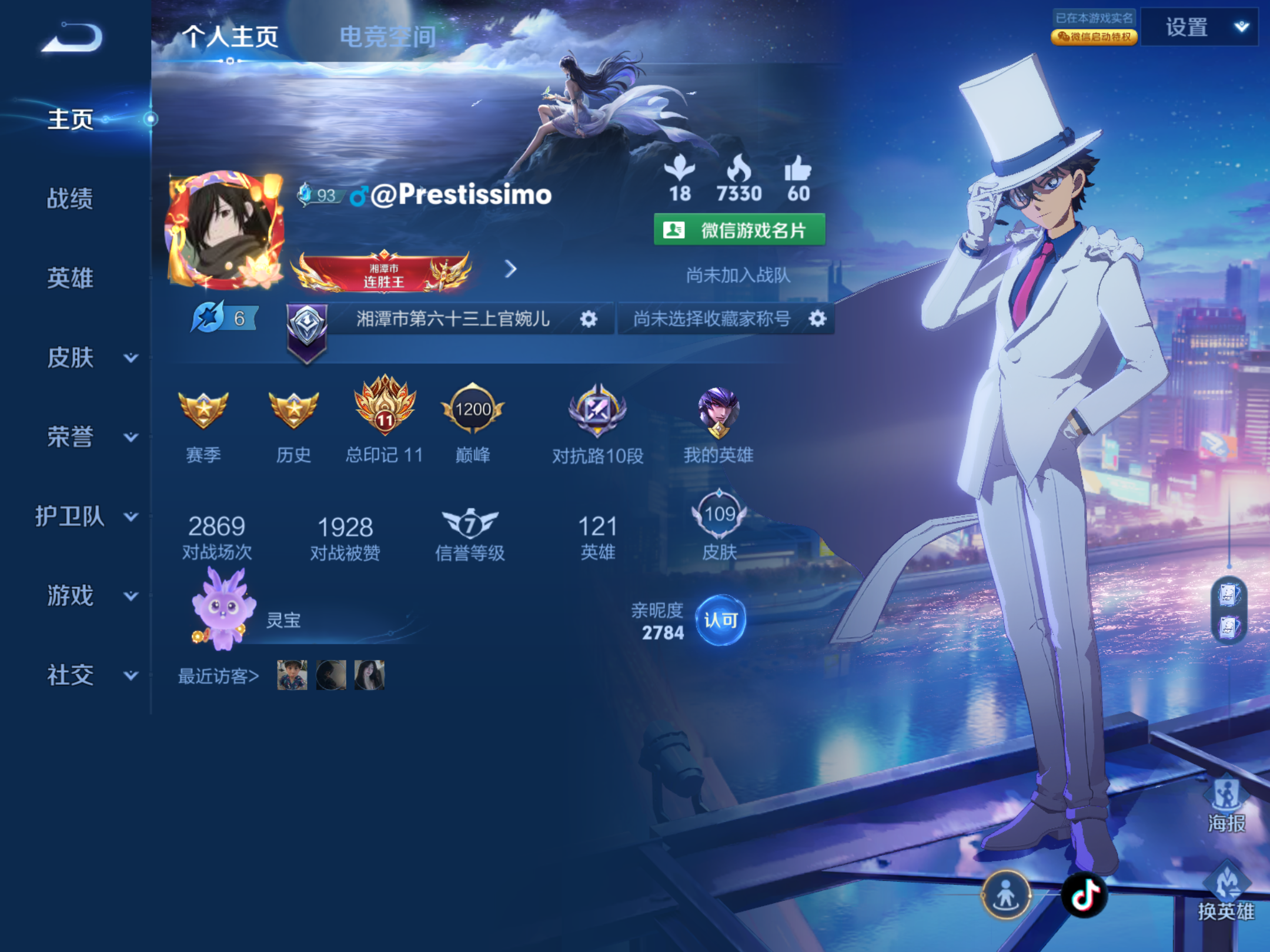This screenshot has width=1270, height=952.
Task: Open the 设置 dropdown
Action: 1199,27
